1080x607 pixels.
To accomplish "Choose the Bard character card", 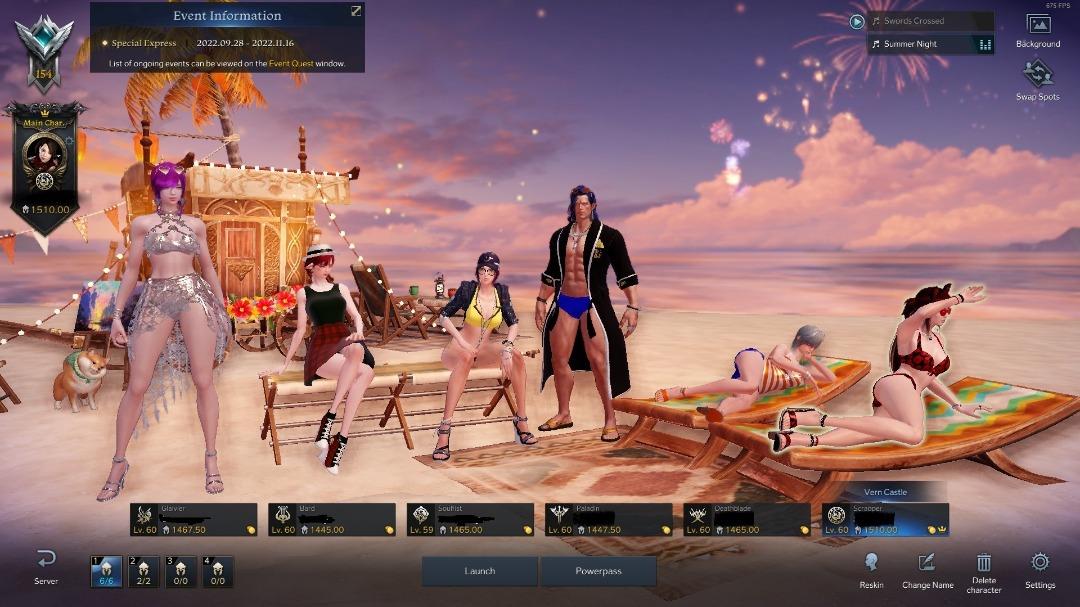I will click(332, 520).
